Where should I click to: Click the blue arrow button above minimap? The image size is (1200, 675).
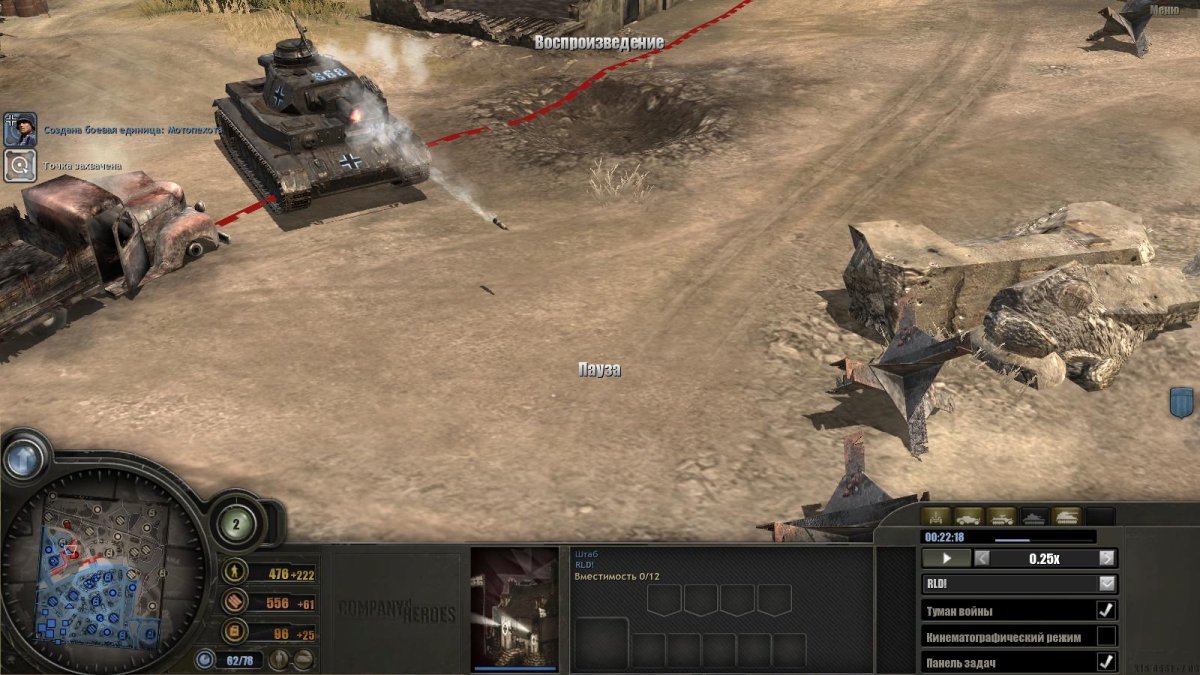point(23,458)
